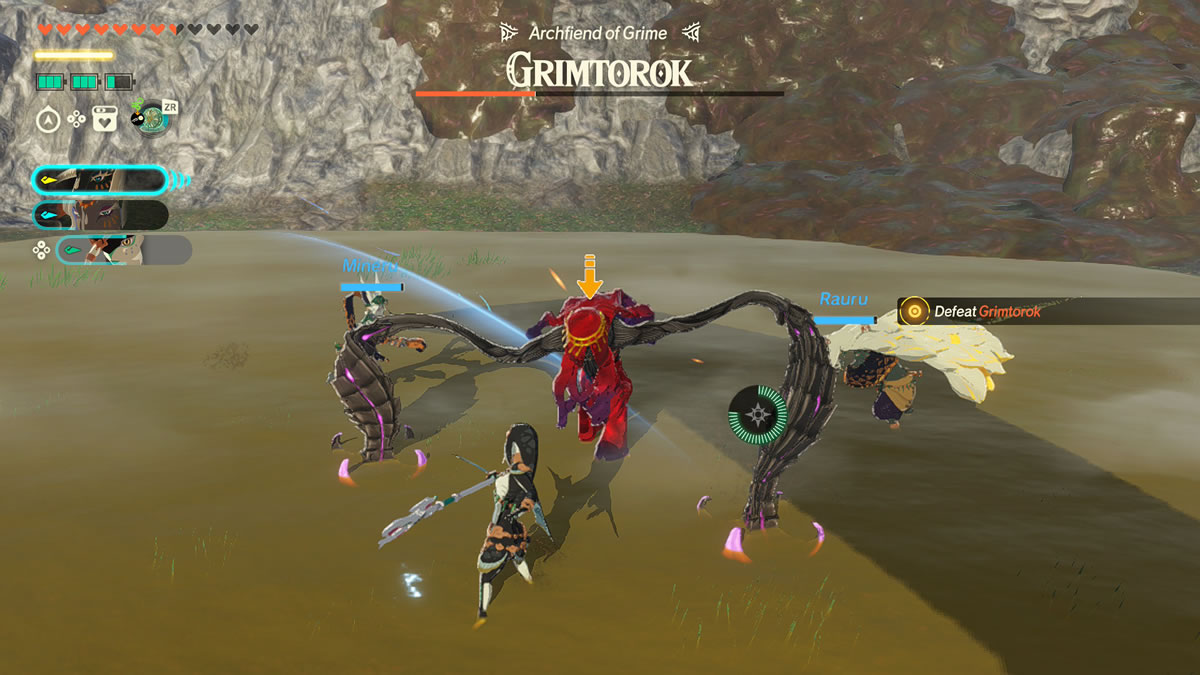Open the map via the compass arrow icon
Screen dimensions: 1200x675
[x=48, y=120]
